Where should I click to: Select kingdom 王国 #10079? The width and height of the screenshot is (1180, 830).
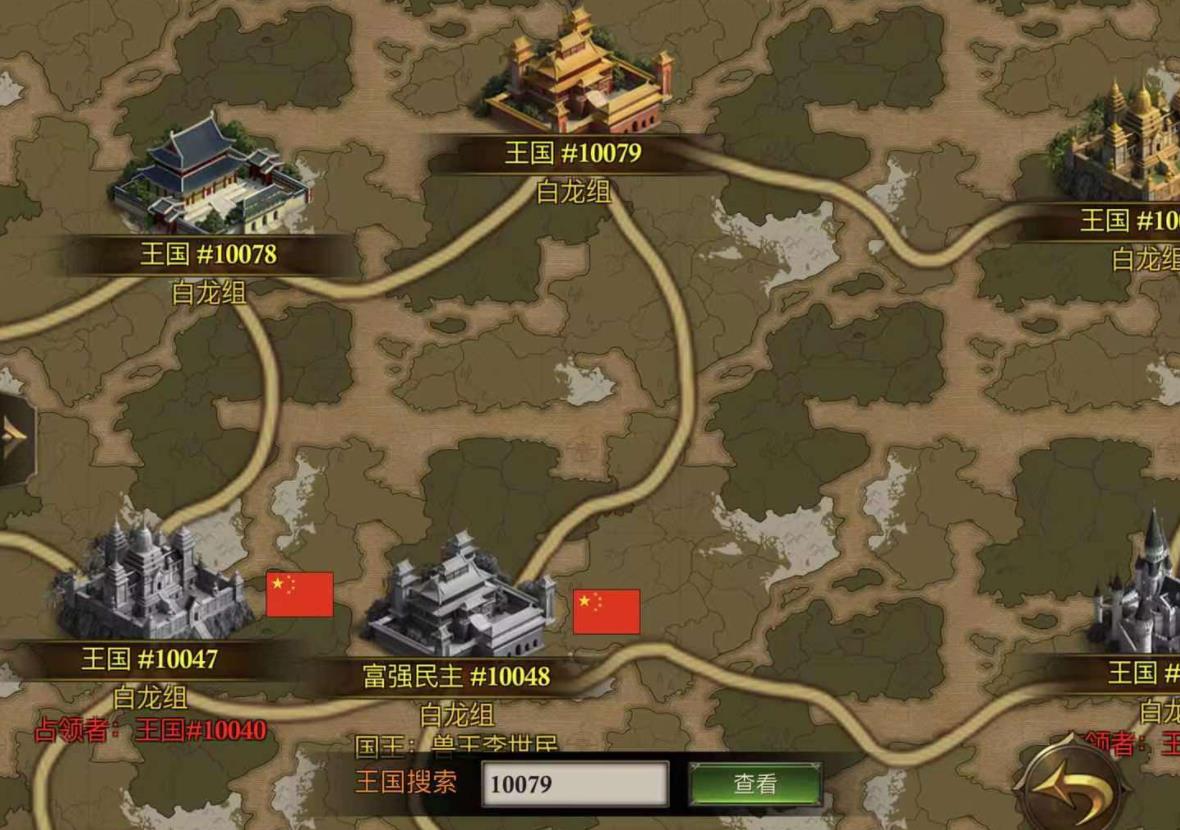click(577, 75)
